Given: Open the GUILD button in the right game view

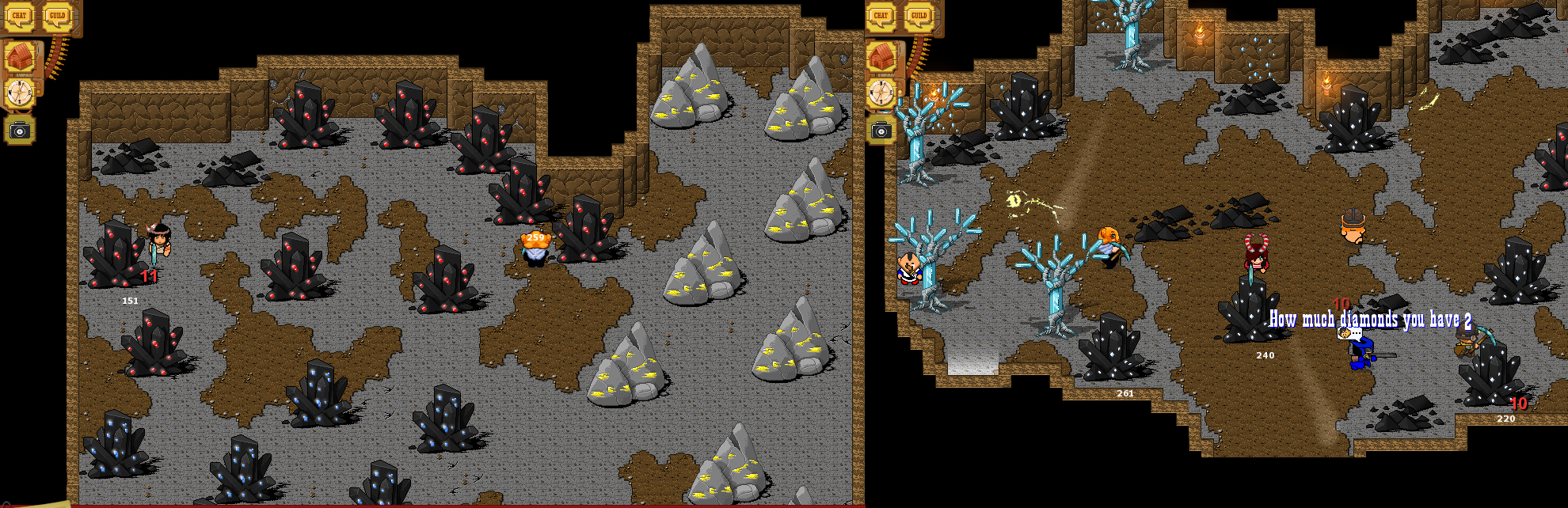Looking at the screenshot, I should pos(919,16).
